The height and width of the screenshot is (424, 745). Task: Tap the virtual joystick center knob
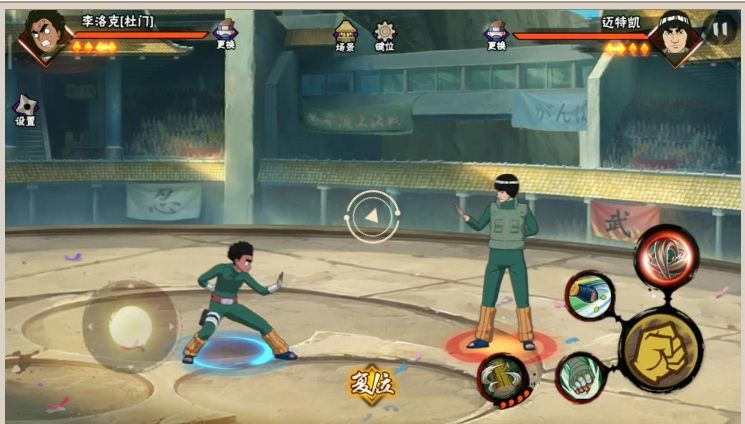pyautogui.click(x=128, y=325)
